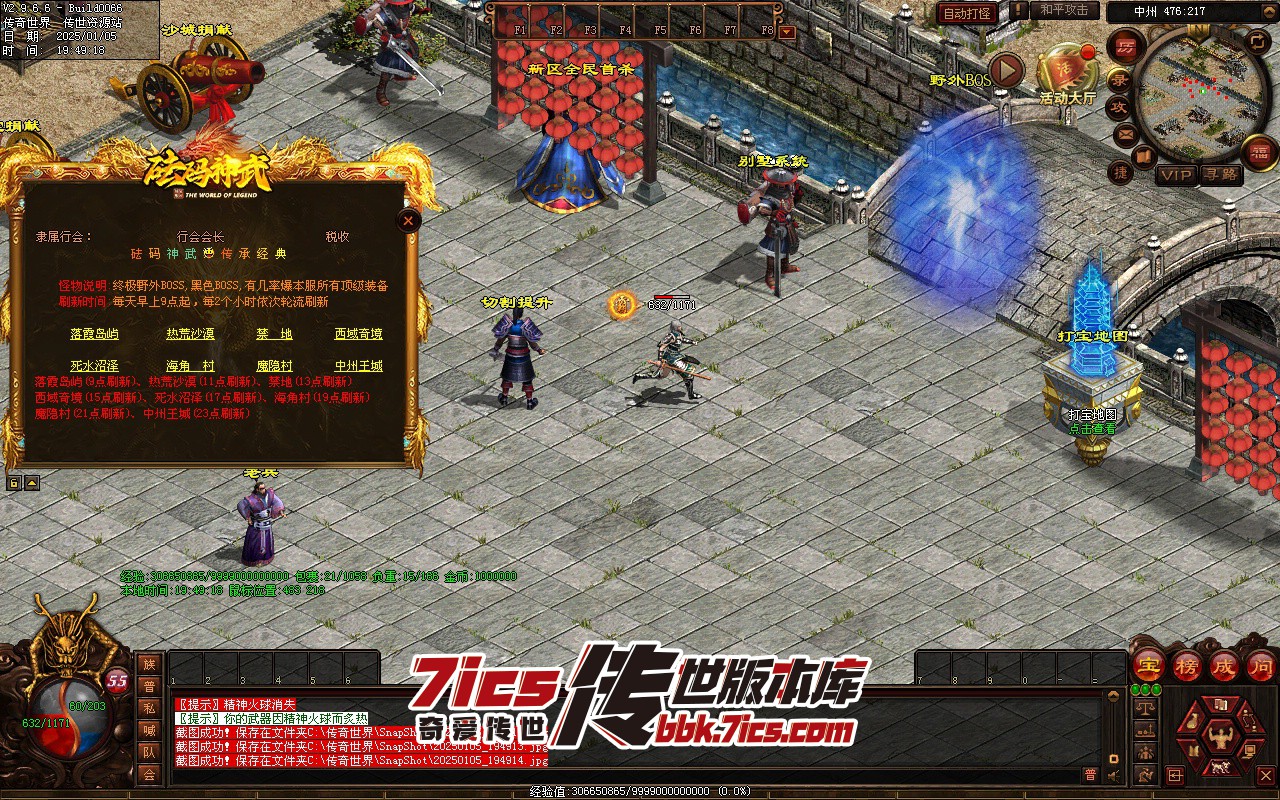Screen dimensions: 1280x800
Task: Open the 福 welfare button
Action: click(x=1259, y=153)
